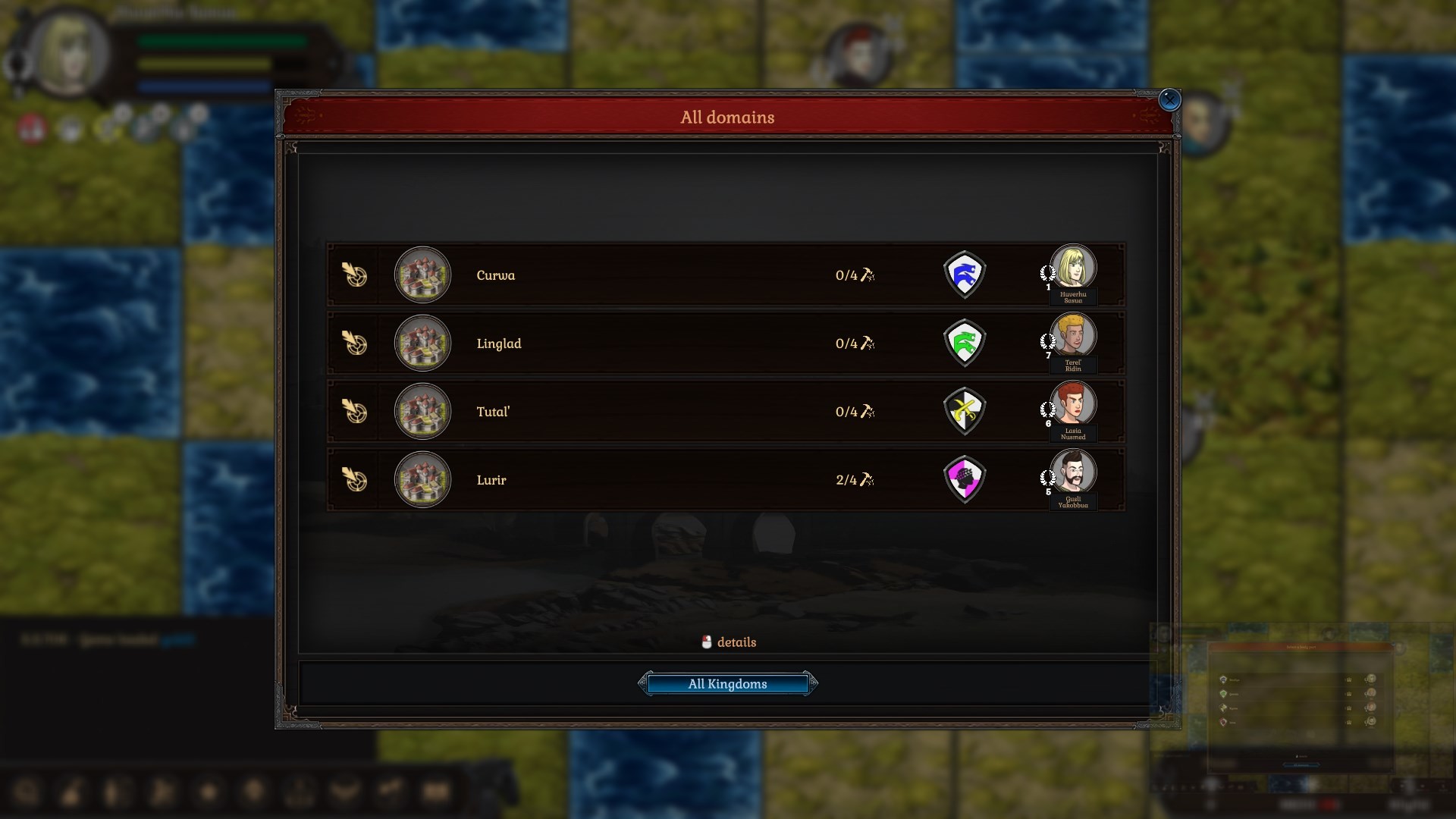
Task: Click the crown icon beside Gueli Yakobbua
Action: pyautogui.click(x=1049, y=478)
